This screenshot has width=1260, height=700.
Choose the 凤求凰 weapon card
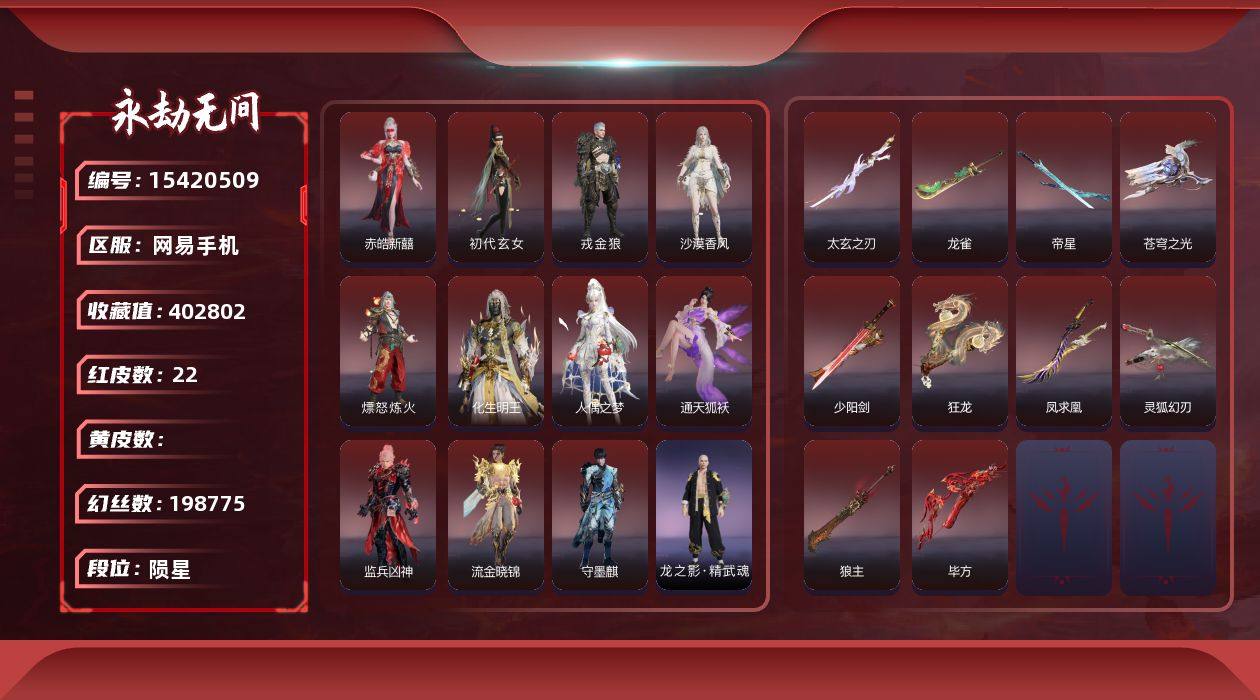1064,351
